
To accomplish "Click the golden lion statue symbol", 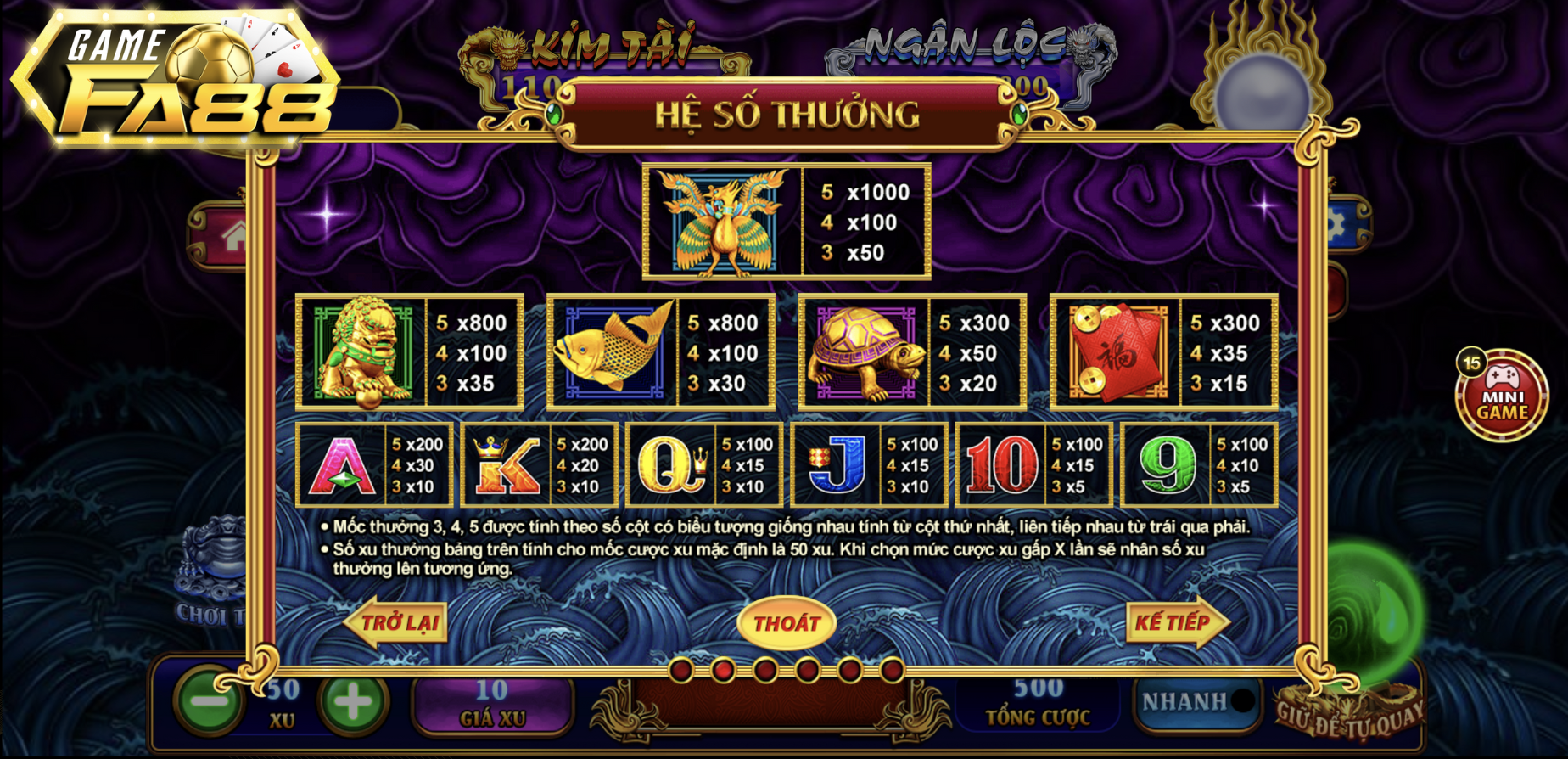I will coord(362,351).
